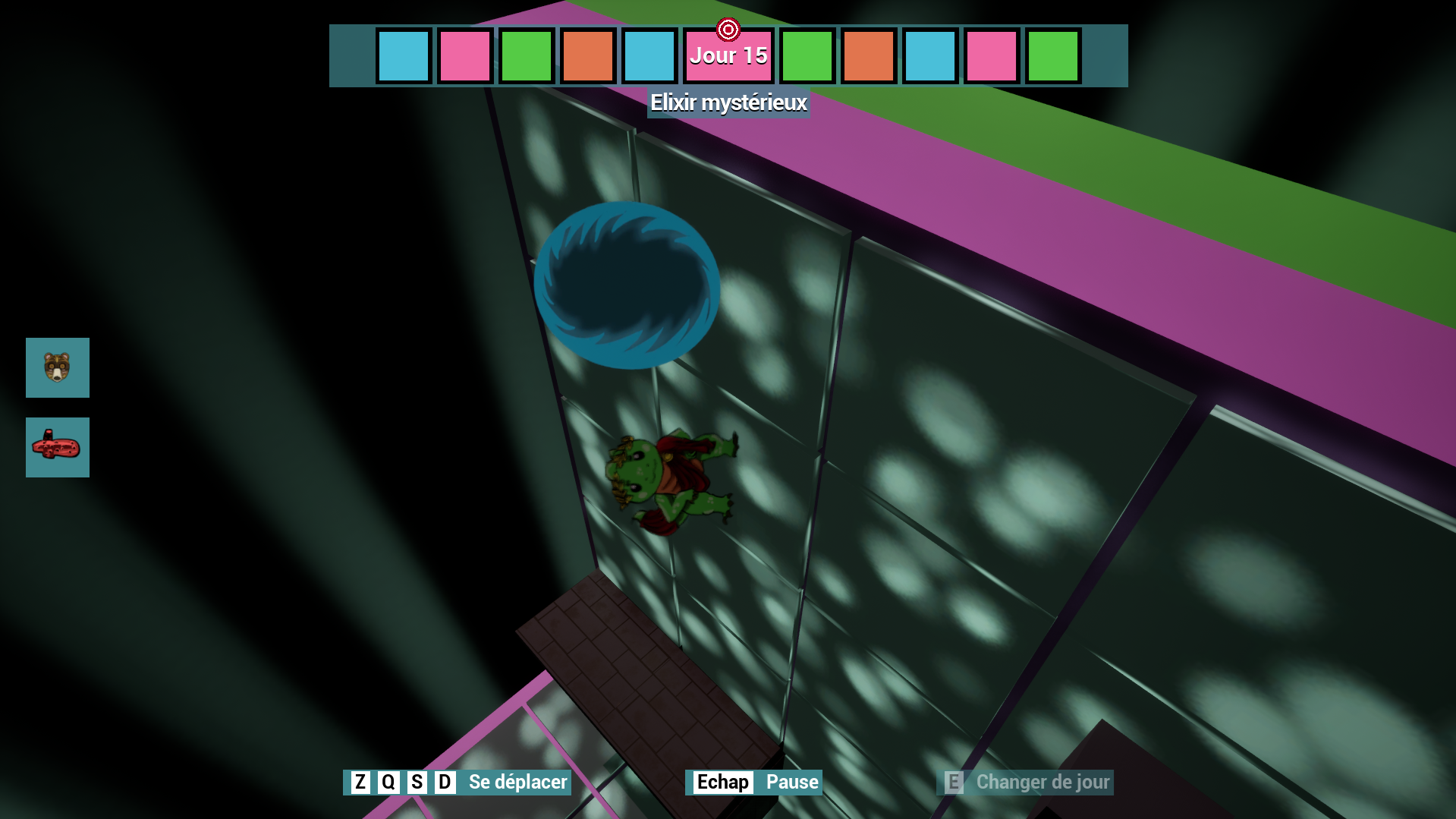Click the Z key hint for movement
This screenshot has width=1456, height=819.
tap(360, 782)
